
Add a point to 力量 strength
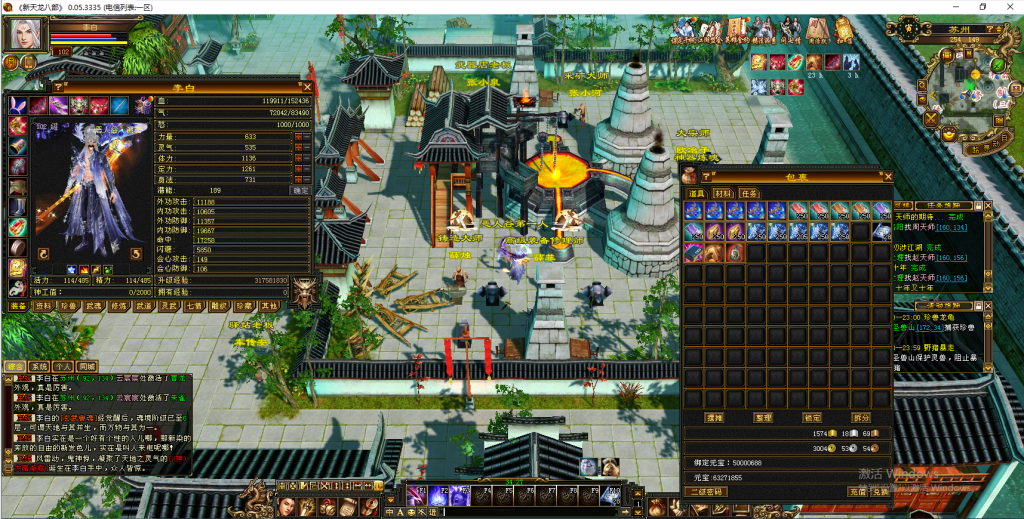pos(298,134)
